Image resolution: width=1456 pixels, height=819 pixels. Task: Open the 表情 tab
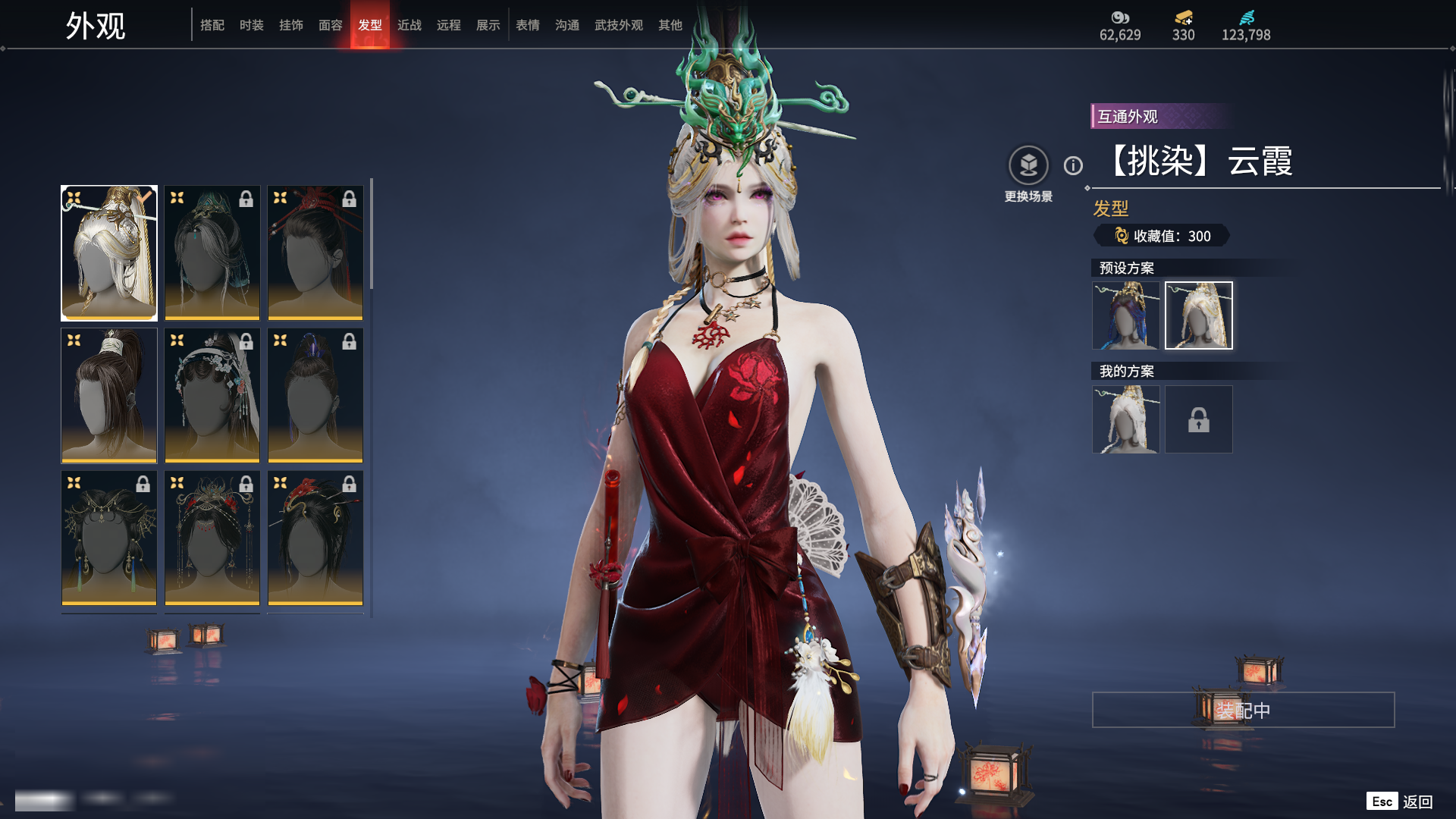pos(528,25)
